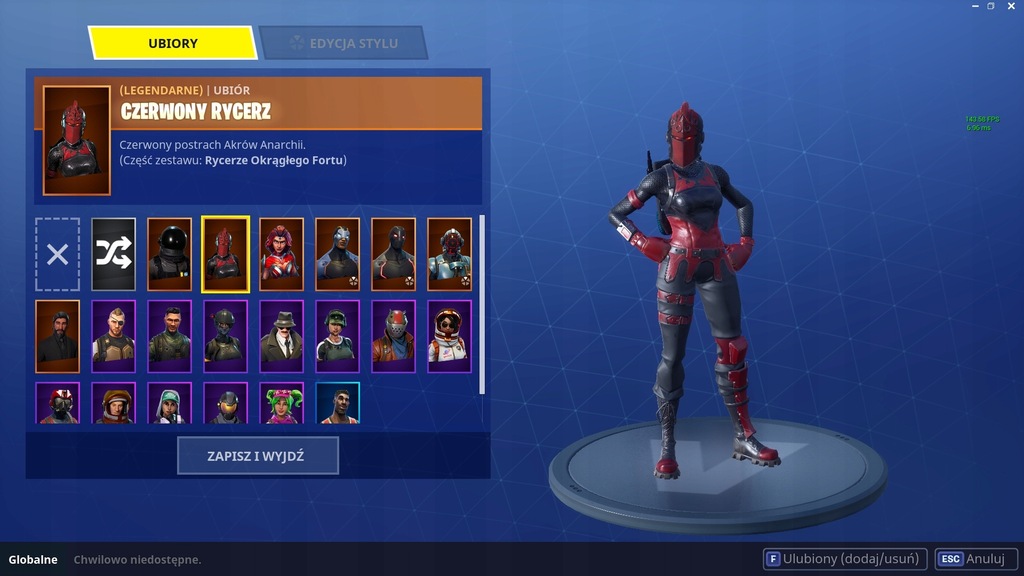Select the fedora-and-trenchcoat detective outfit

[x=282, y=336]
